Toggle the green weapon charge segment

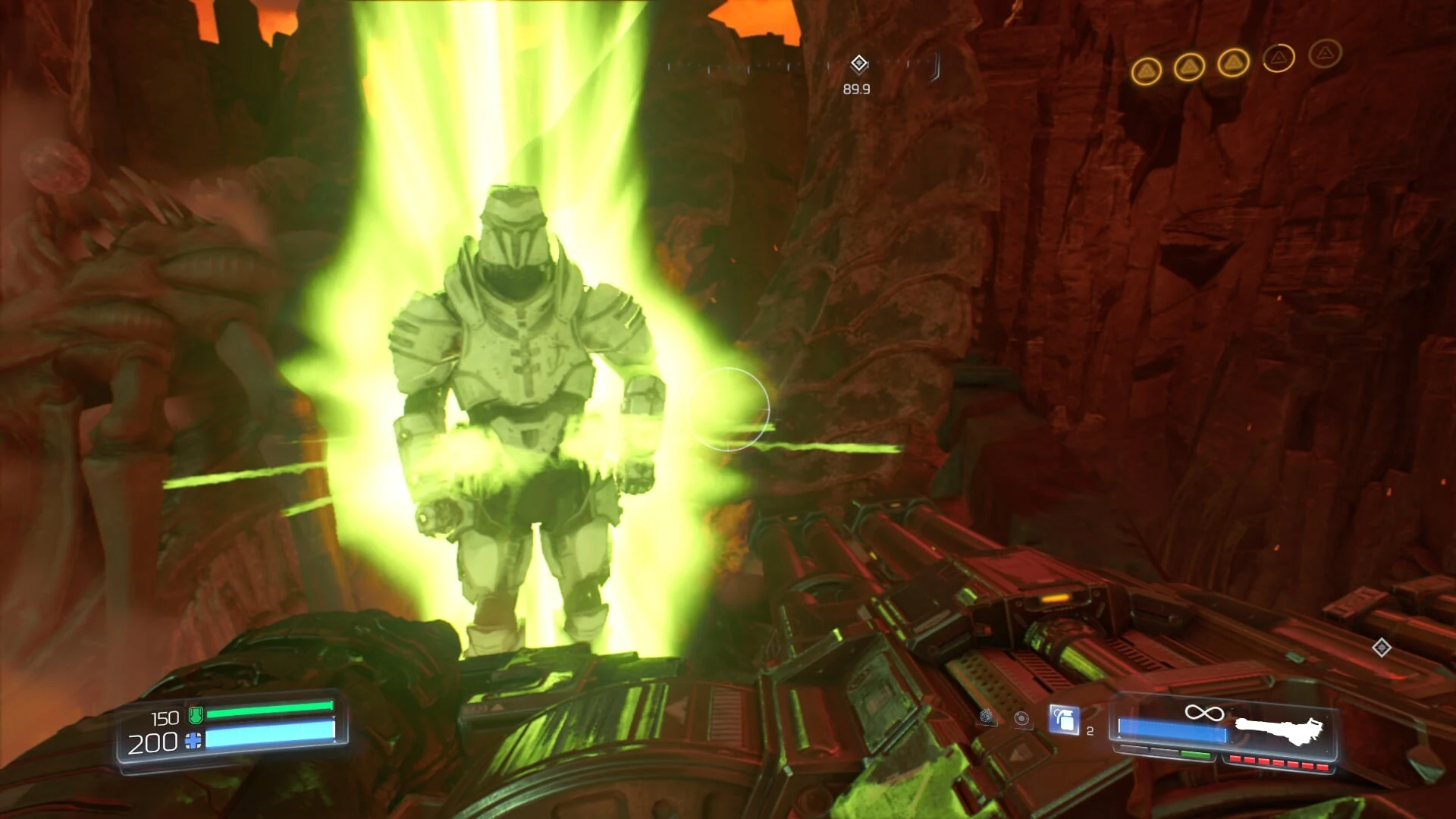(1195, 755)
